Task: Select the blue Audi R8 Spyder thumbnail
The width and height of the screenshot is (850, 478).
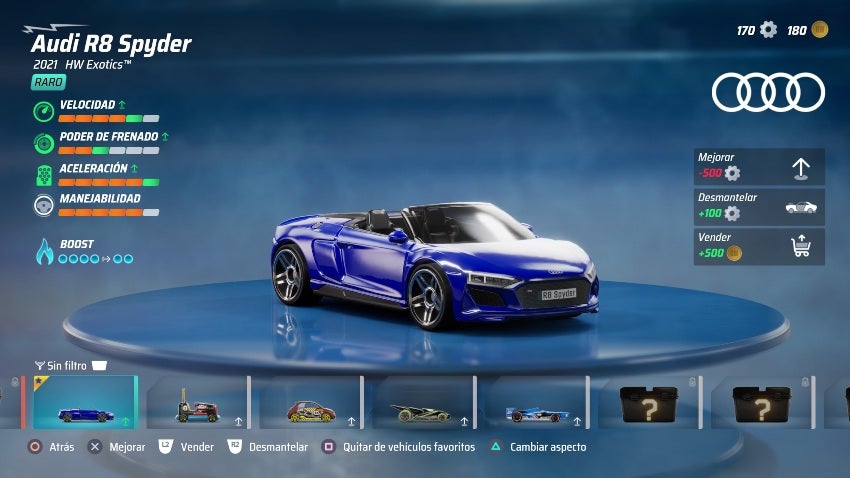Action: (x=85, y=403)
